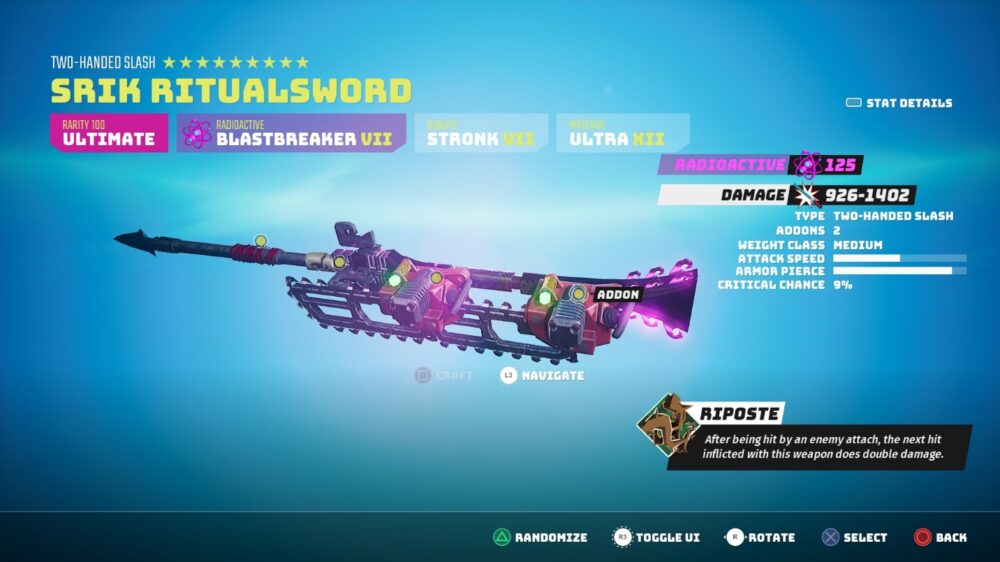
Task: Click the Addon label on the weapon
Action: tap(618, 295)
